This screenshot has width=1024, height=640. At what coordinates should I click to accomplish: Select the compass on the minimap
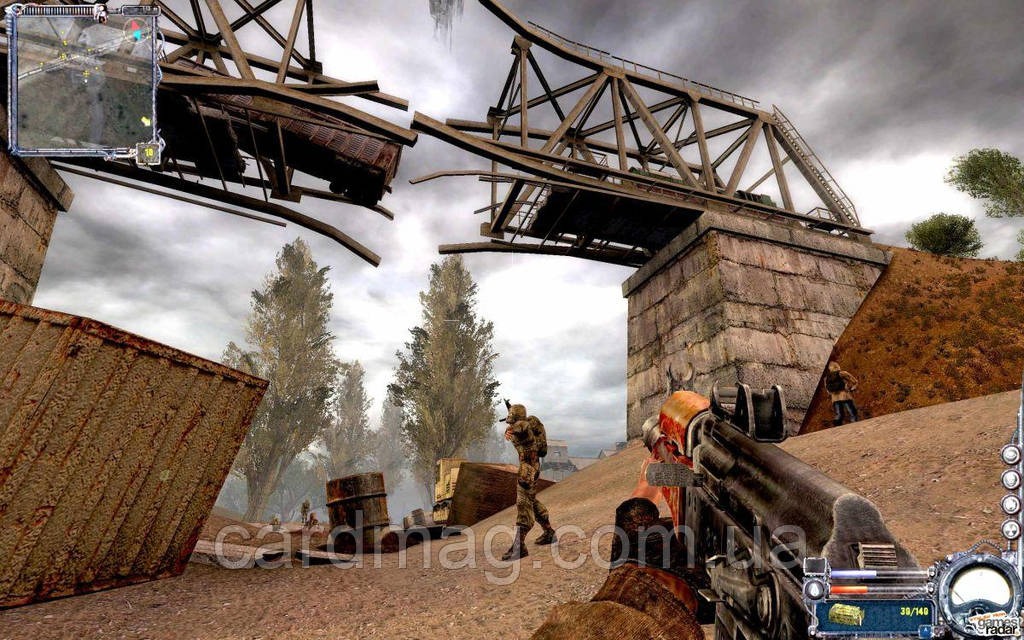tap(135, 31)
